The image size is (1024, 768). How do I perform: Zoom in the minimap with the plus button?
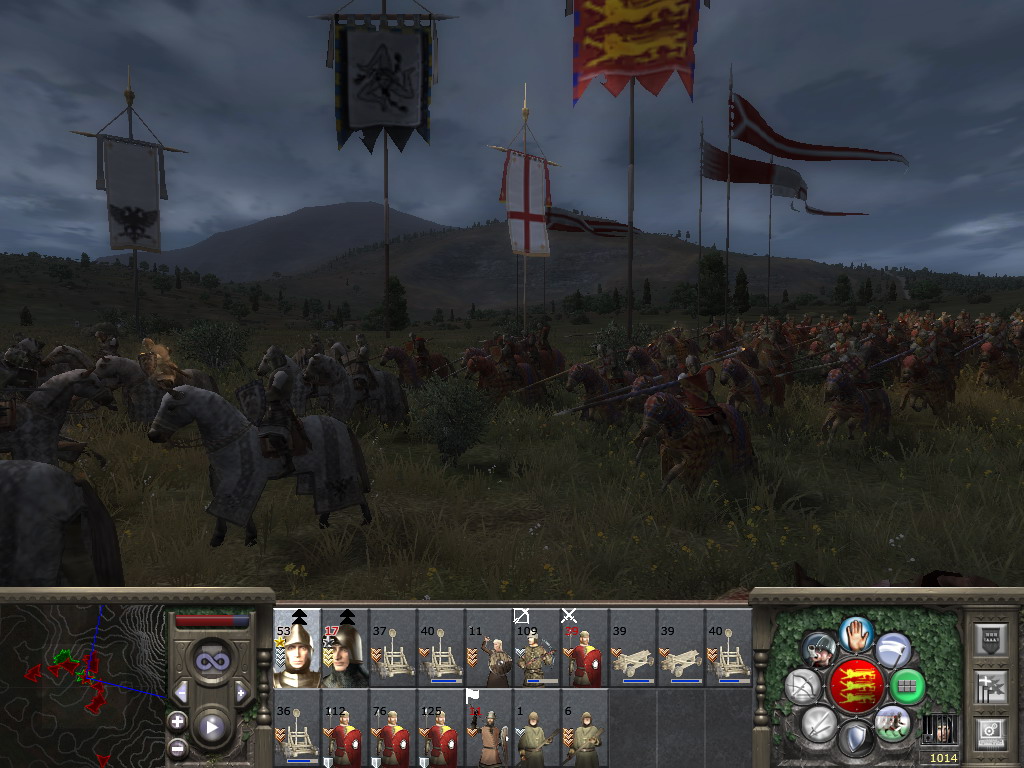coord(178,721)
